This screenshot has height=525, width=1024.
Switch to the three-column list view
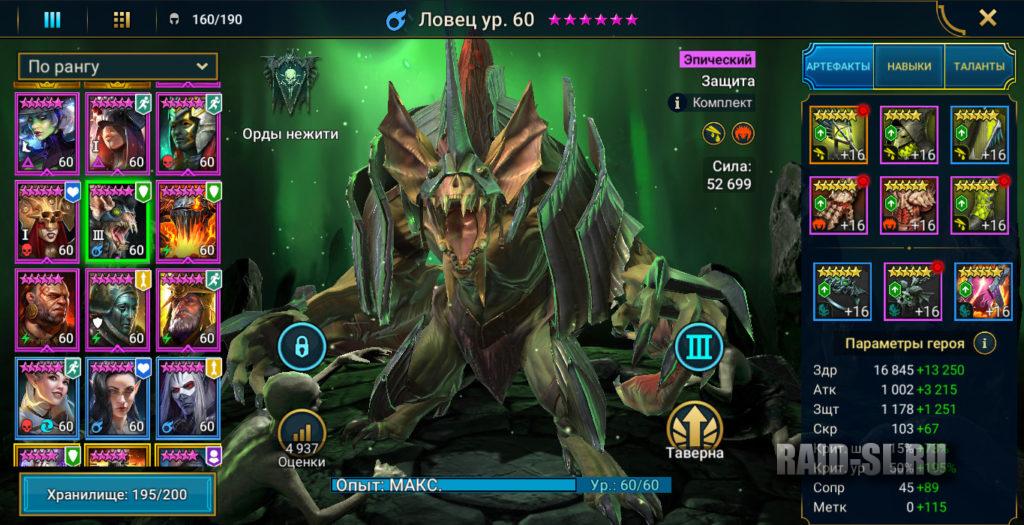(x=52, y=19)
